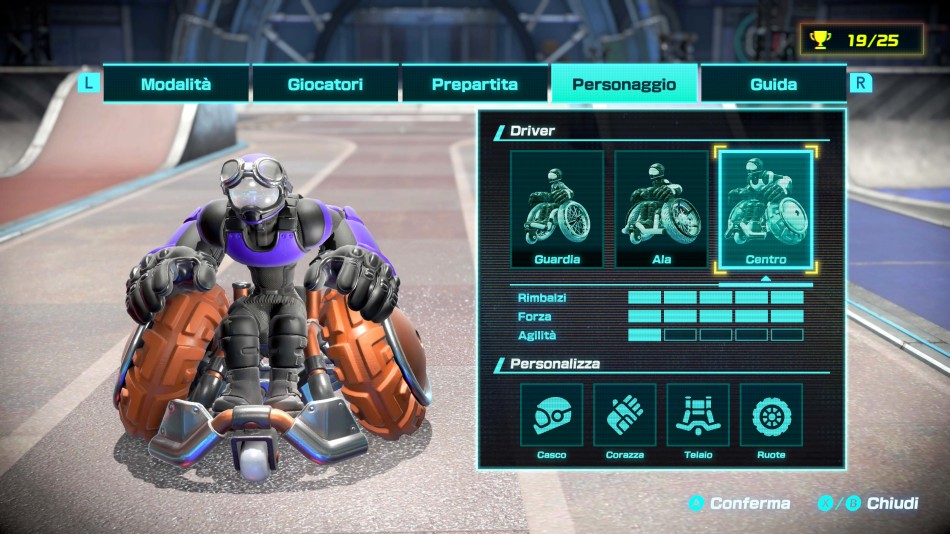Open the Giocatori tab
The image size is (950, 534).
[325, 84]
